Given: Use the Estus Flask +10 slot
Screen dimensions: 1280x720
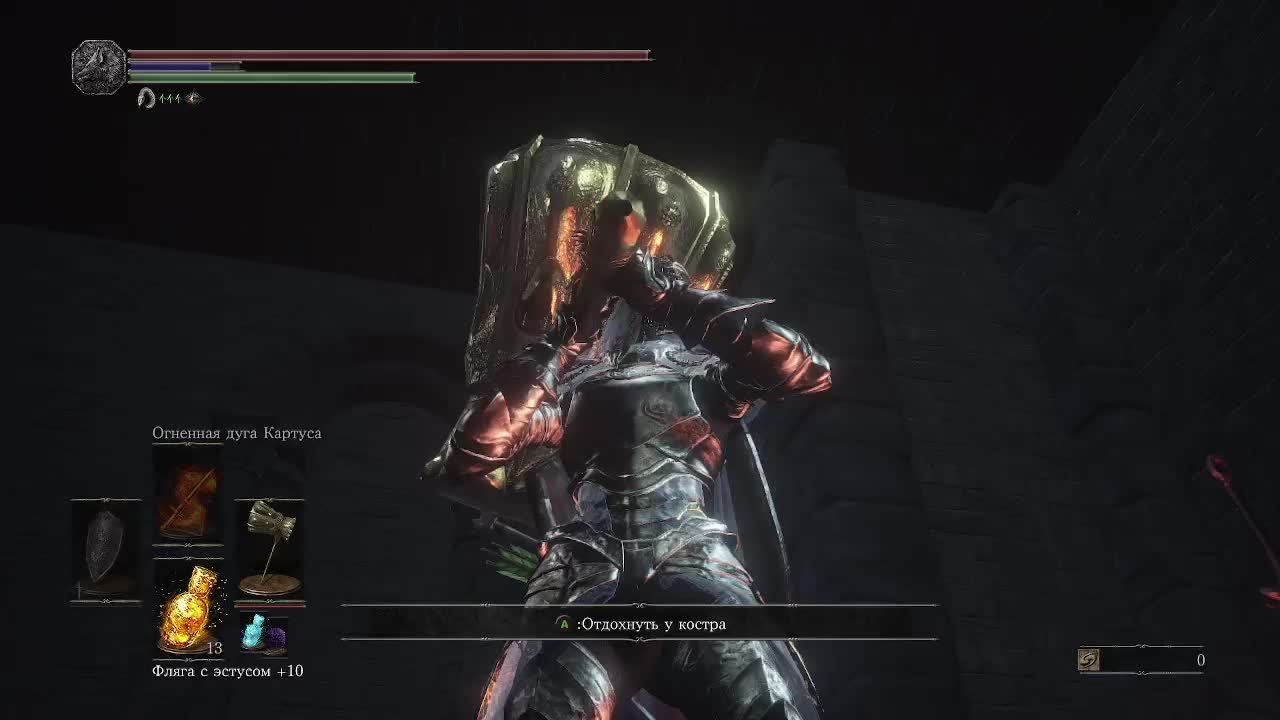Looking at the screenshot, I should point(188,608).
